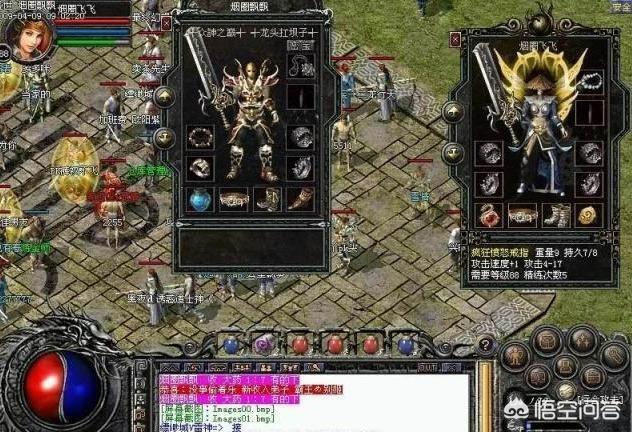Select the necklace slot in left panel
This screenshot has width=632, height=432.
(x=300, y=65)
